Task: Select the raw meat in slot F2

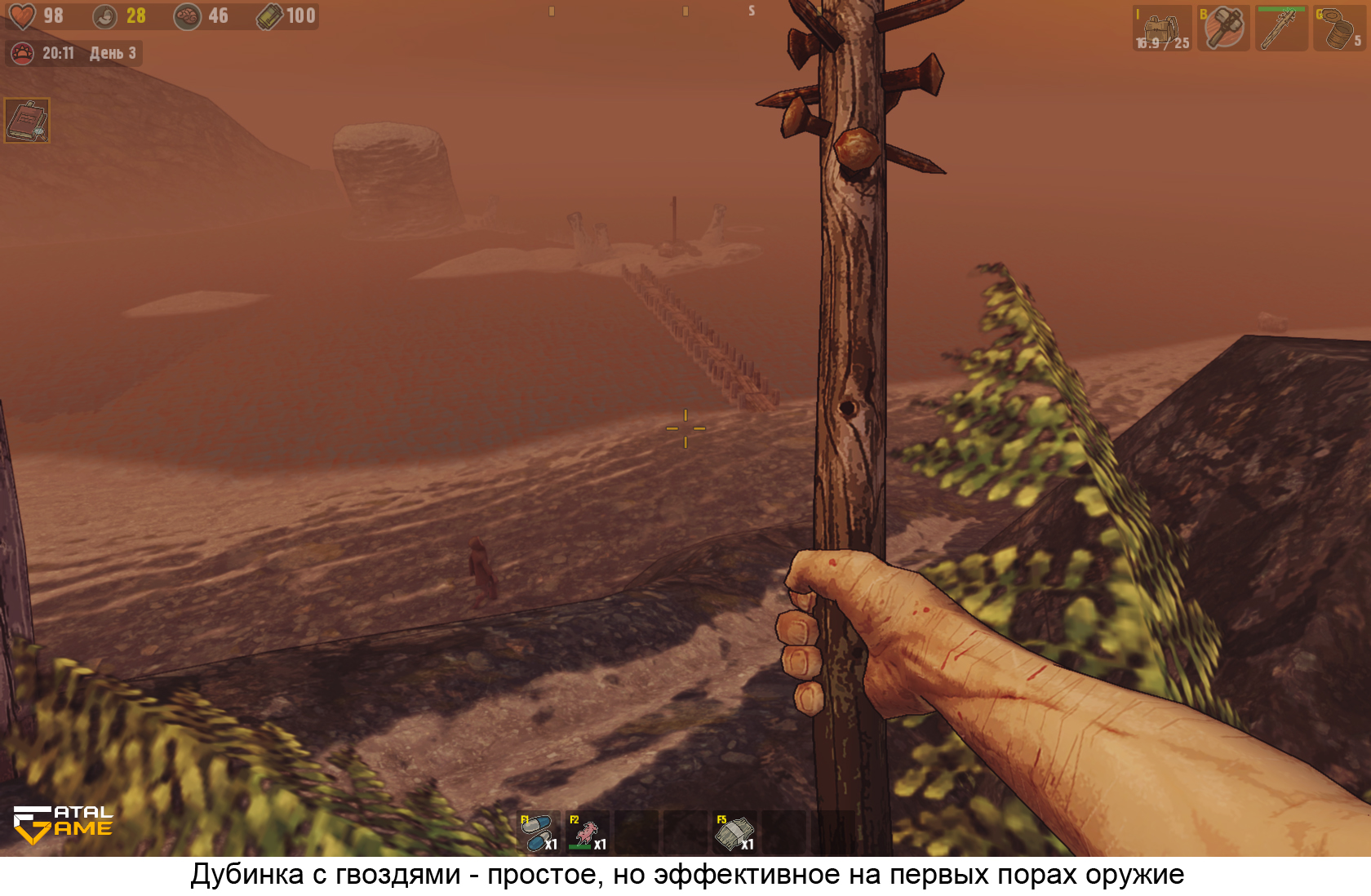Action: coord(588,832)
